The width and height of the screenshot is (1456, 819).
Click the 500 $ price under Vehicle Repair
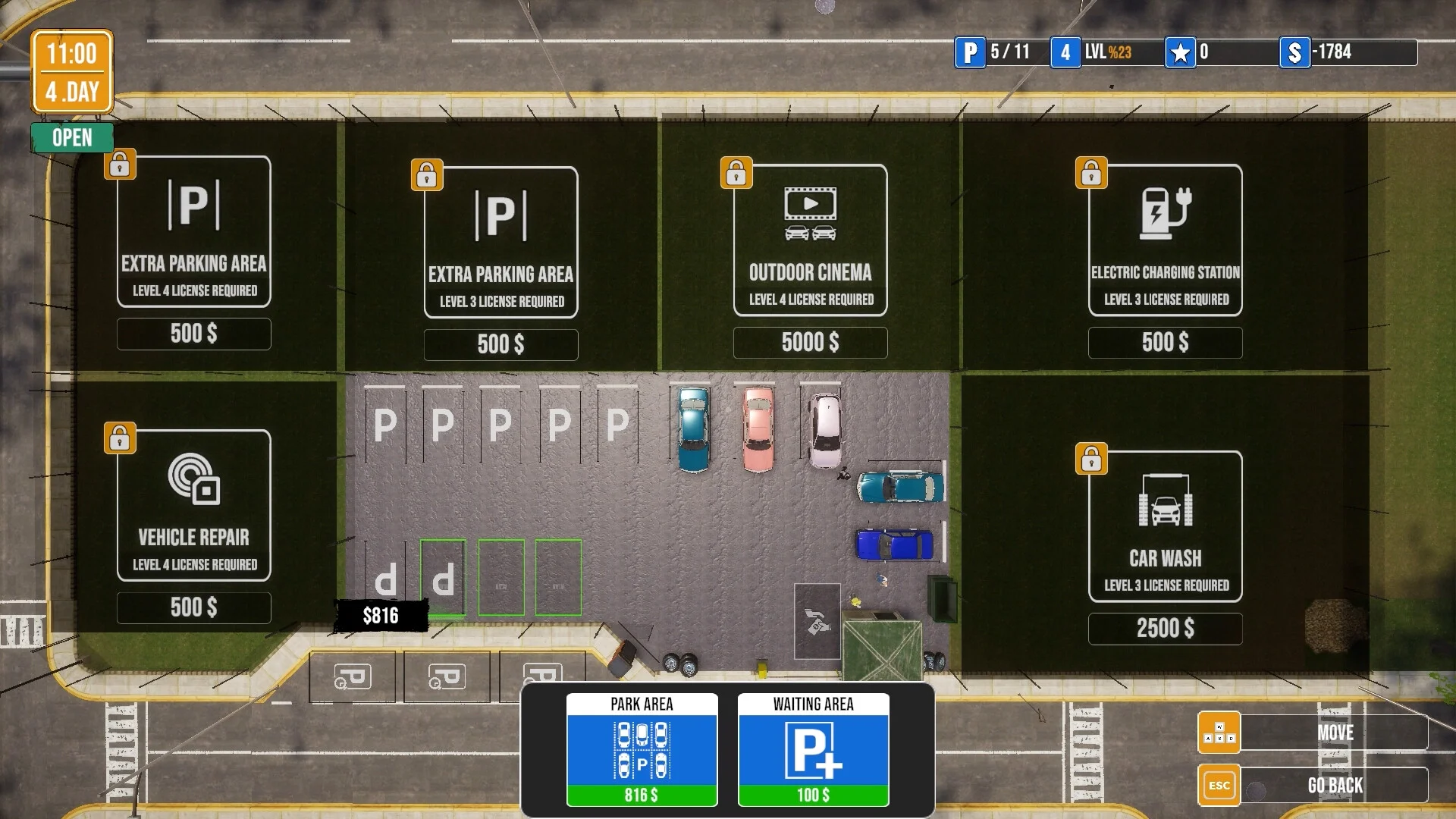(194, 607)
